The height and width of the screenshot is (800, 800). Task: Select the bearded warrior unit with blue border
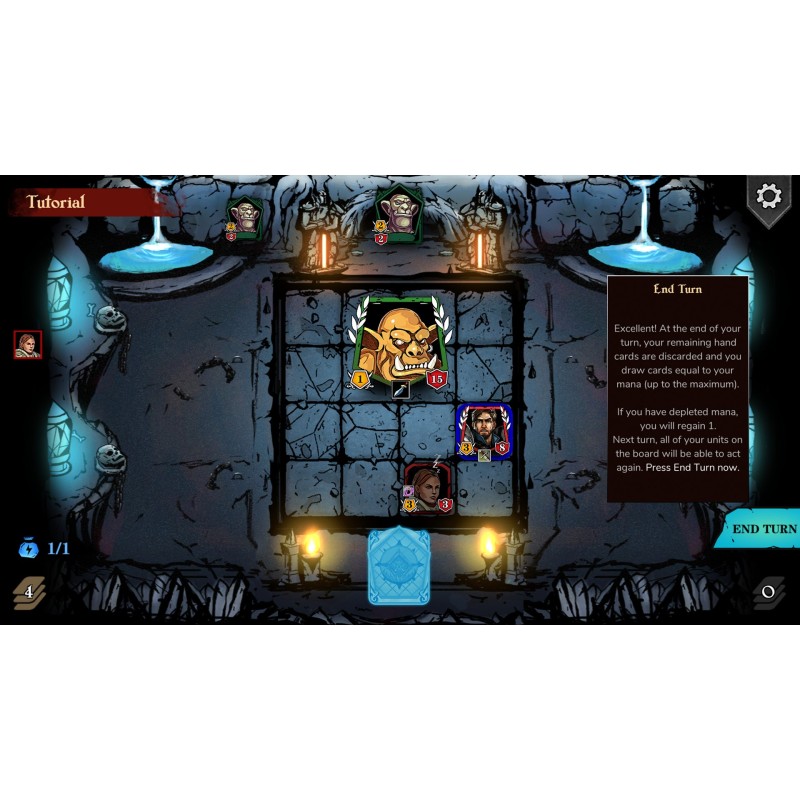(485, 432)
